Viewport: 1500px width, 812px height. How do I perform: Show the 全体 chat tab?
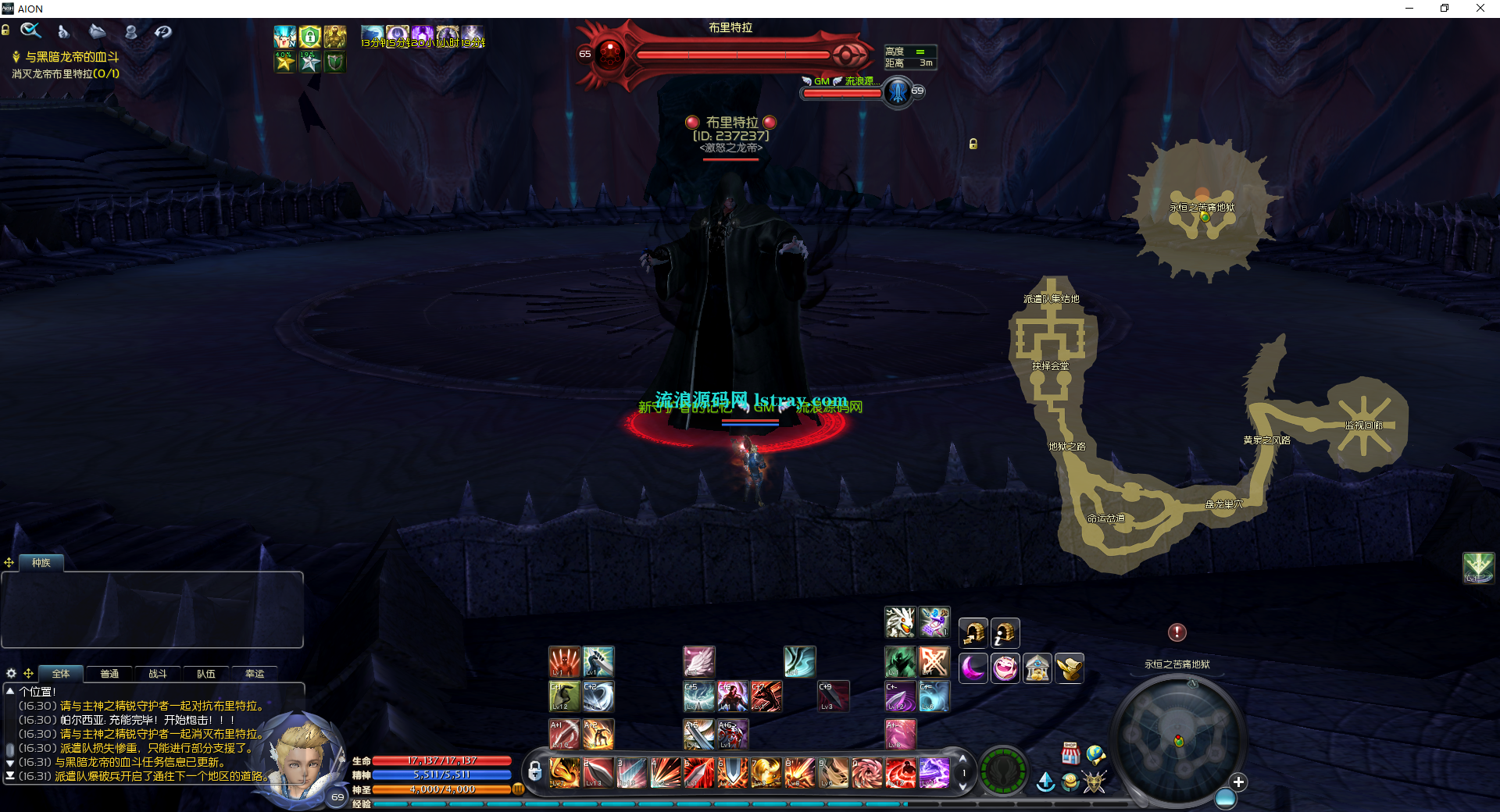click(61, 674)
